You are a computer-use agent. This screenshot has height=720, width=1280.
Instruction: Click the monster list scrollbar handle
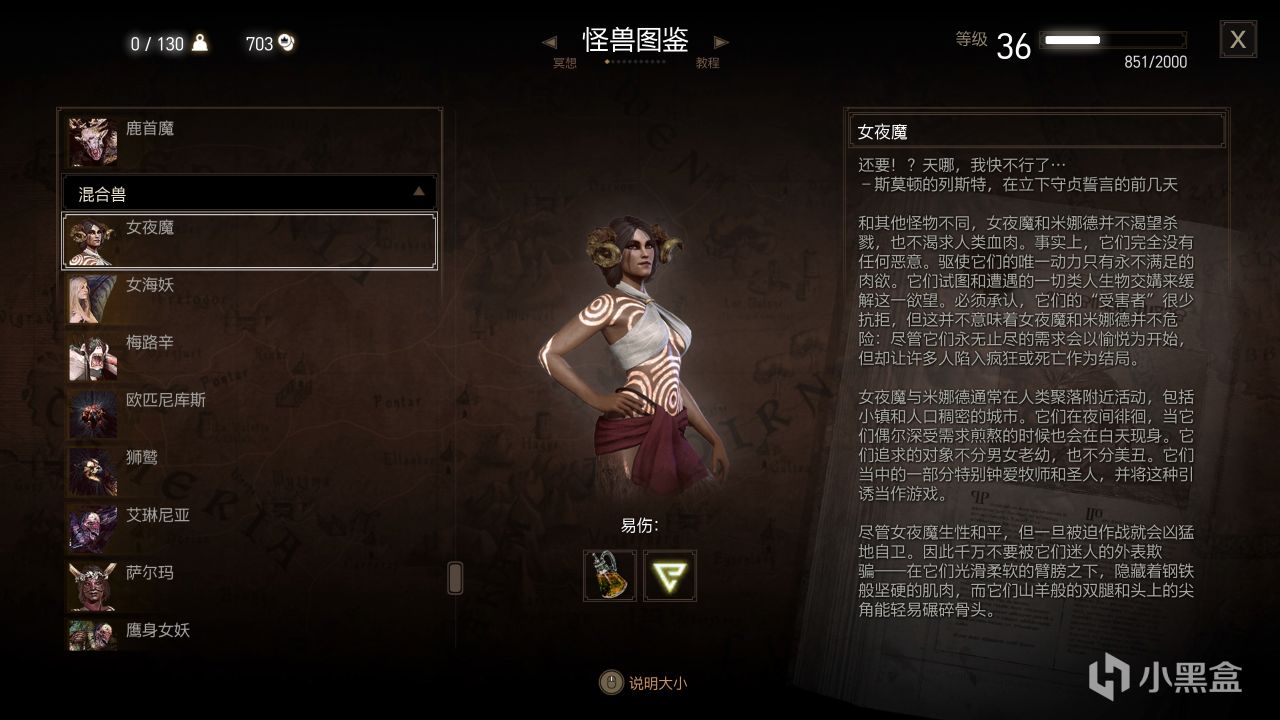pyautogui.click(x=455, y=577)
